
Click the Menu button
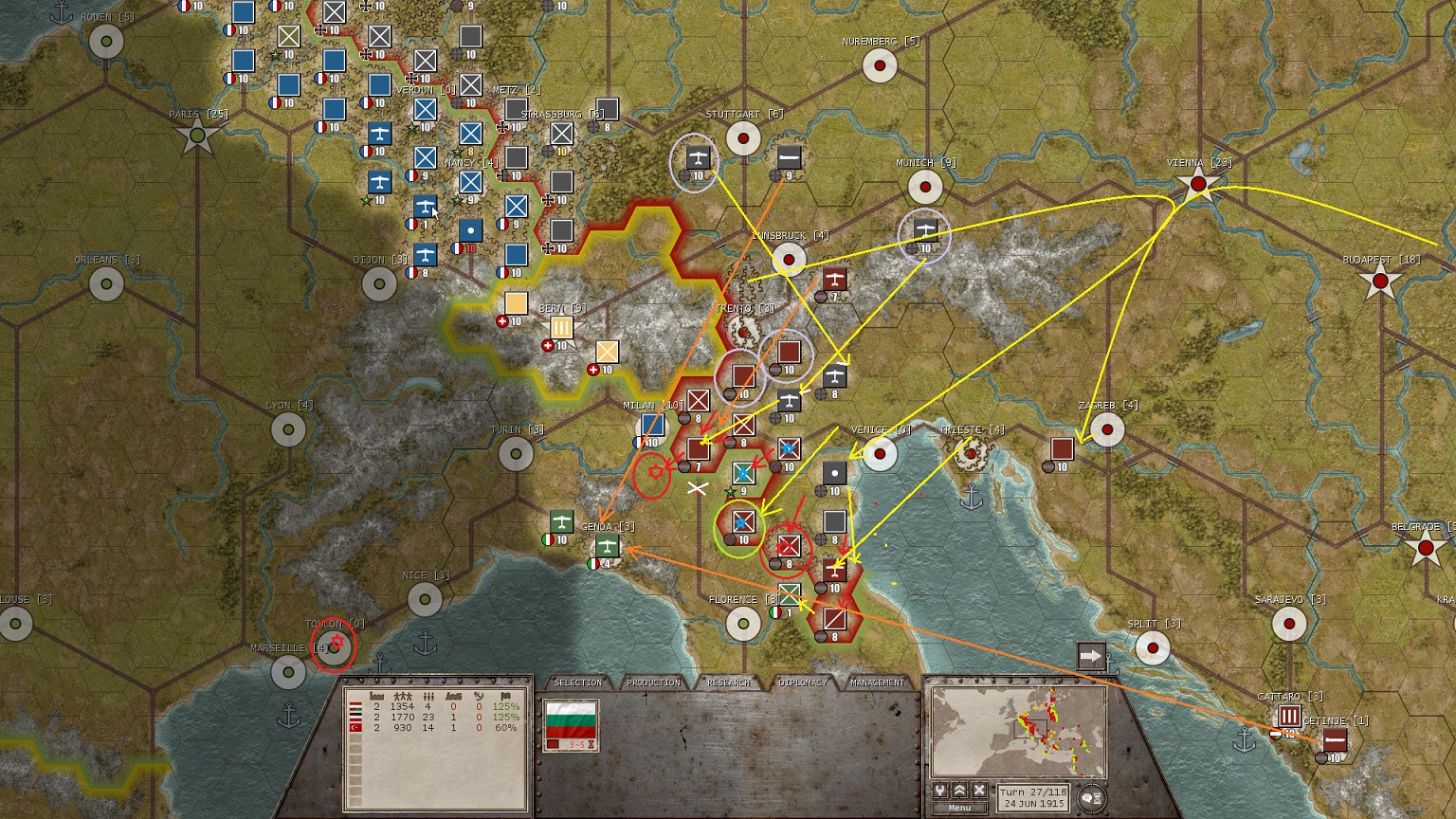pyautogui.click(x=958, y=806)
